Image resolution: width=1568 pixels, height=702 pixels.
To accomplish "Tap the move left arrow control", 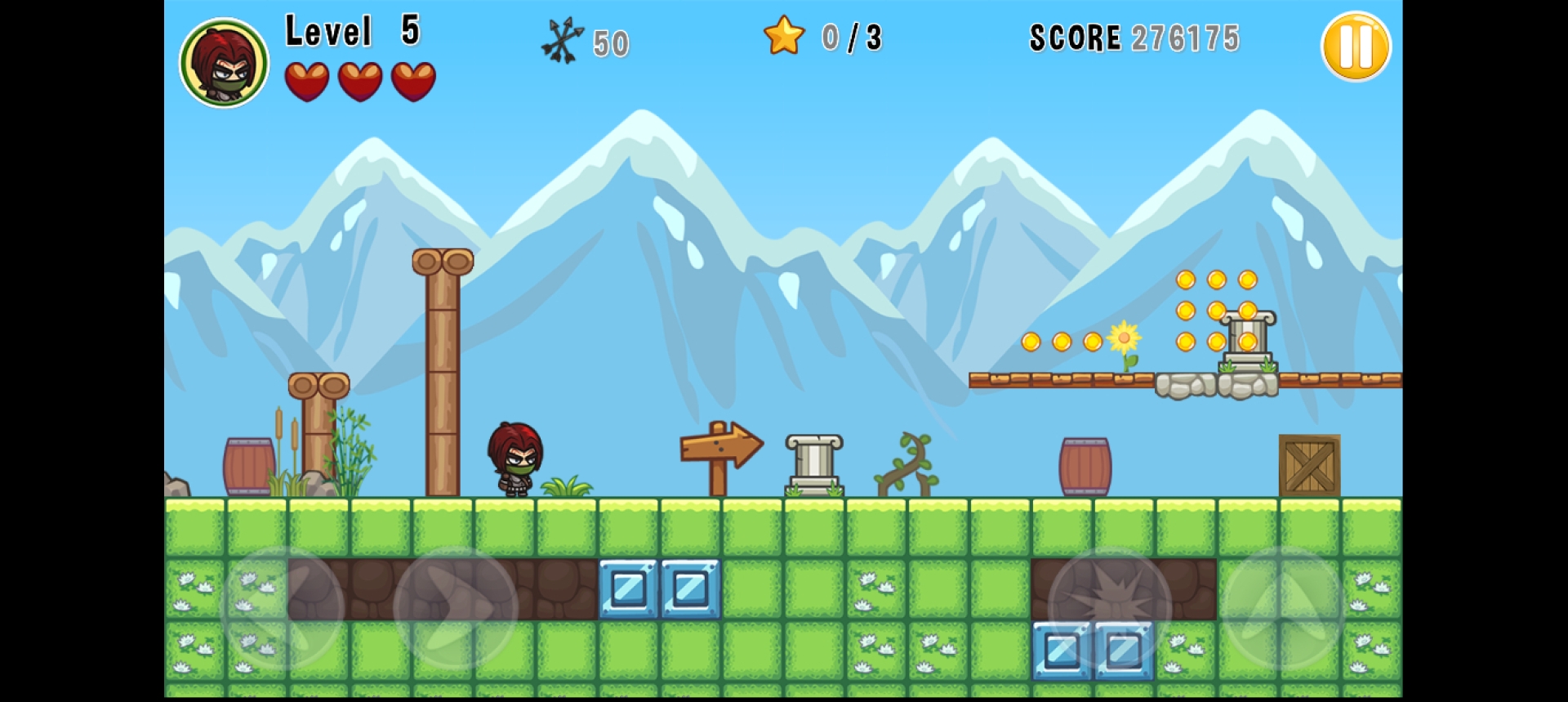I will 283,607.
